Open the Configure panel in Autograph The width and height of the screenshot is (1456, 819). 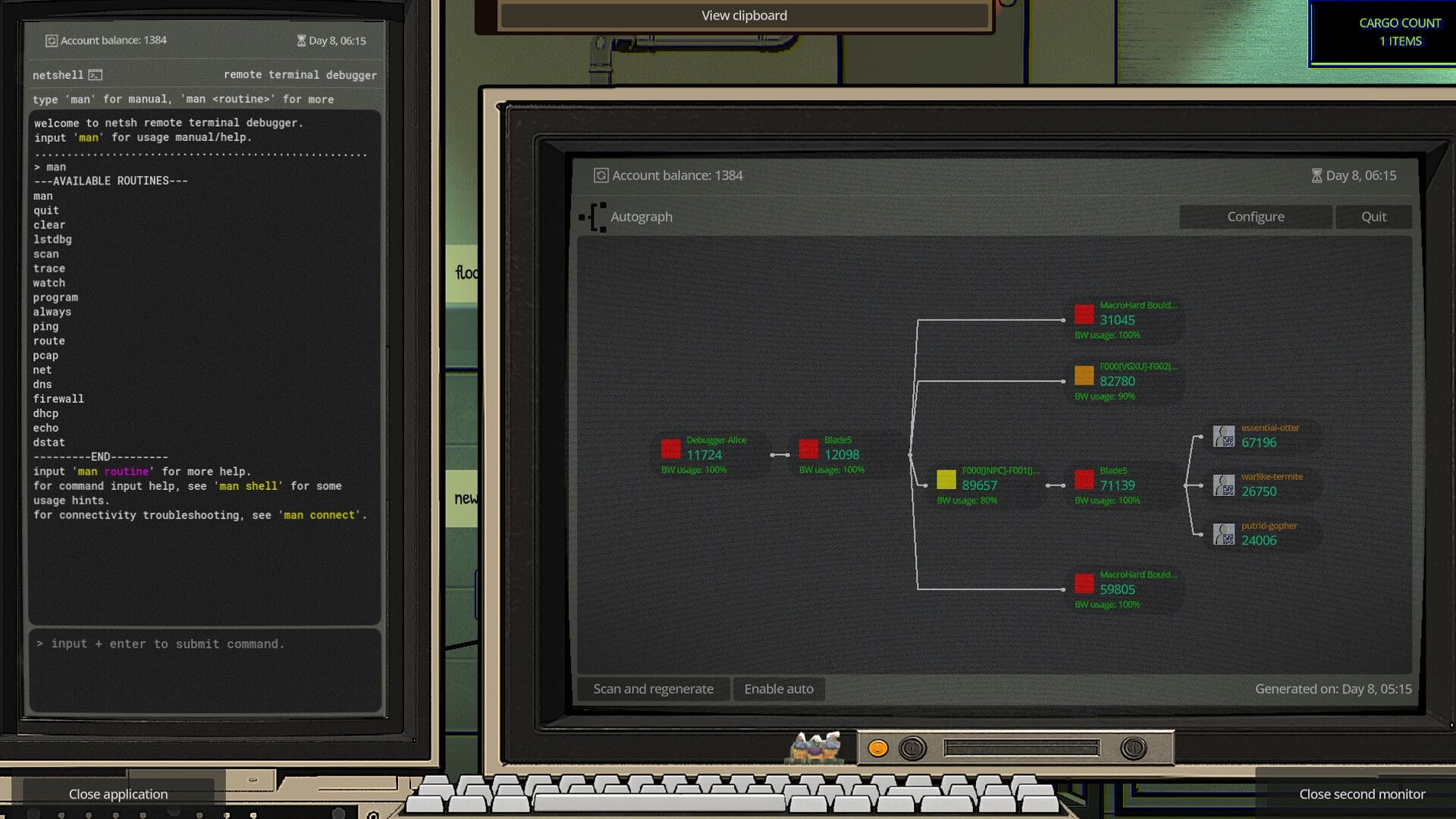click(1255, 216)
